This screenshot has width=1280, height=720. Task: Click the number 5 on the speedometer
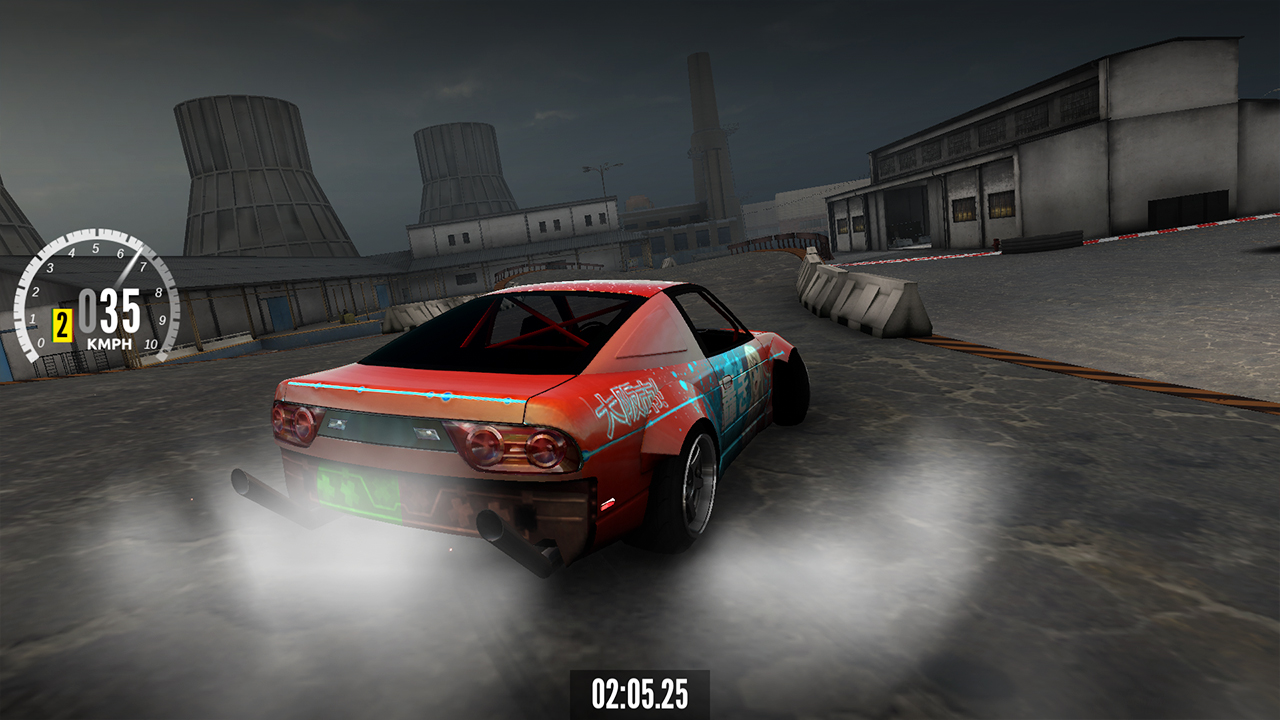(96, 247)
